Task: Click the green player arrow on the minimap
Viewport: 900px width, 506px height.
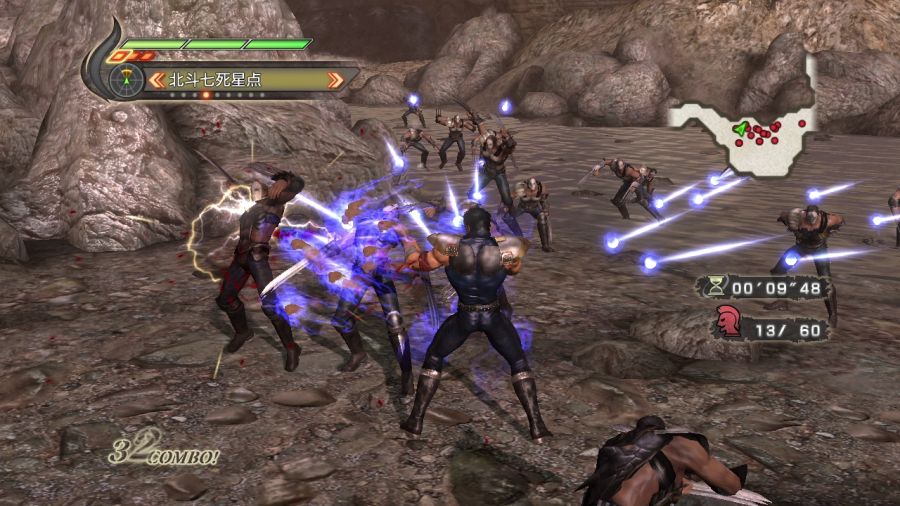Action: [740, 128]
